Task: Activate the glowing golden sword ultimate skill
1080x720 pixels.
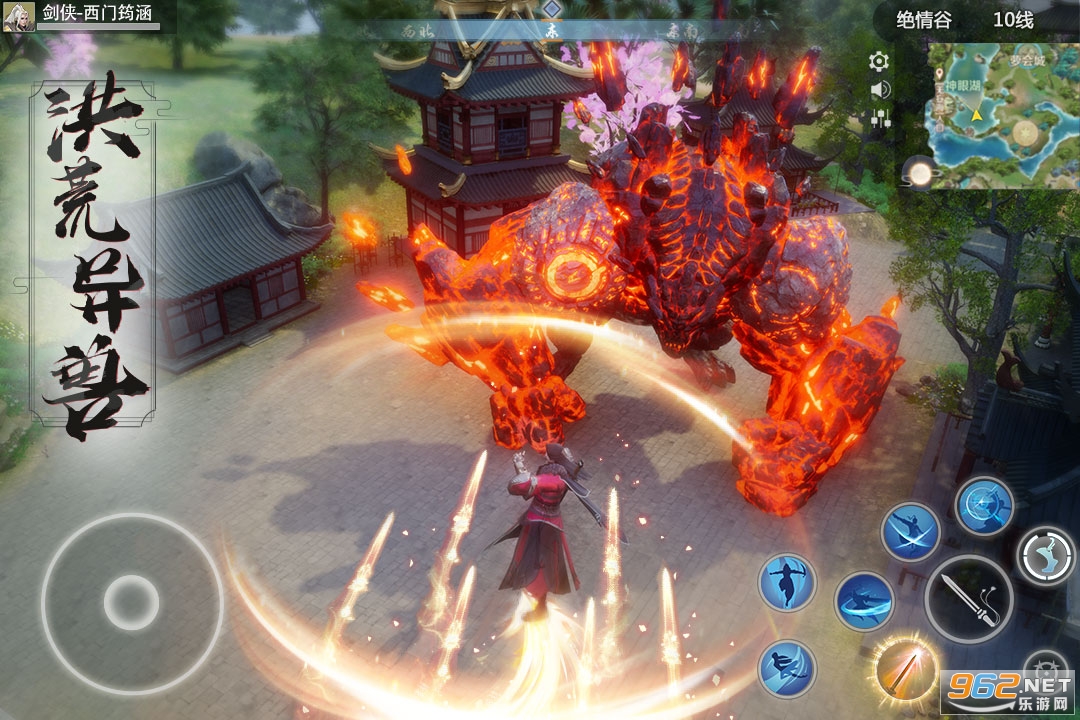Action: [x=905, y=668]
